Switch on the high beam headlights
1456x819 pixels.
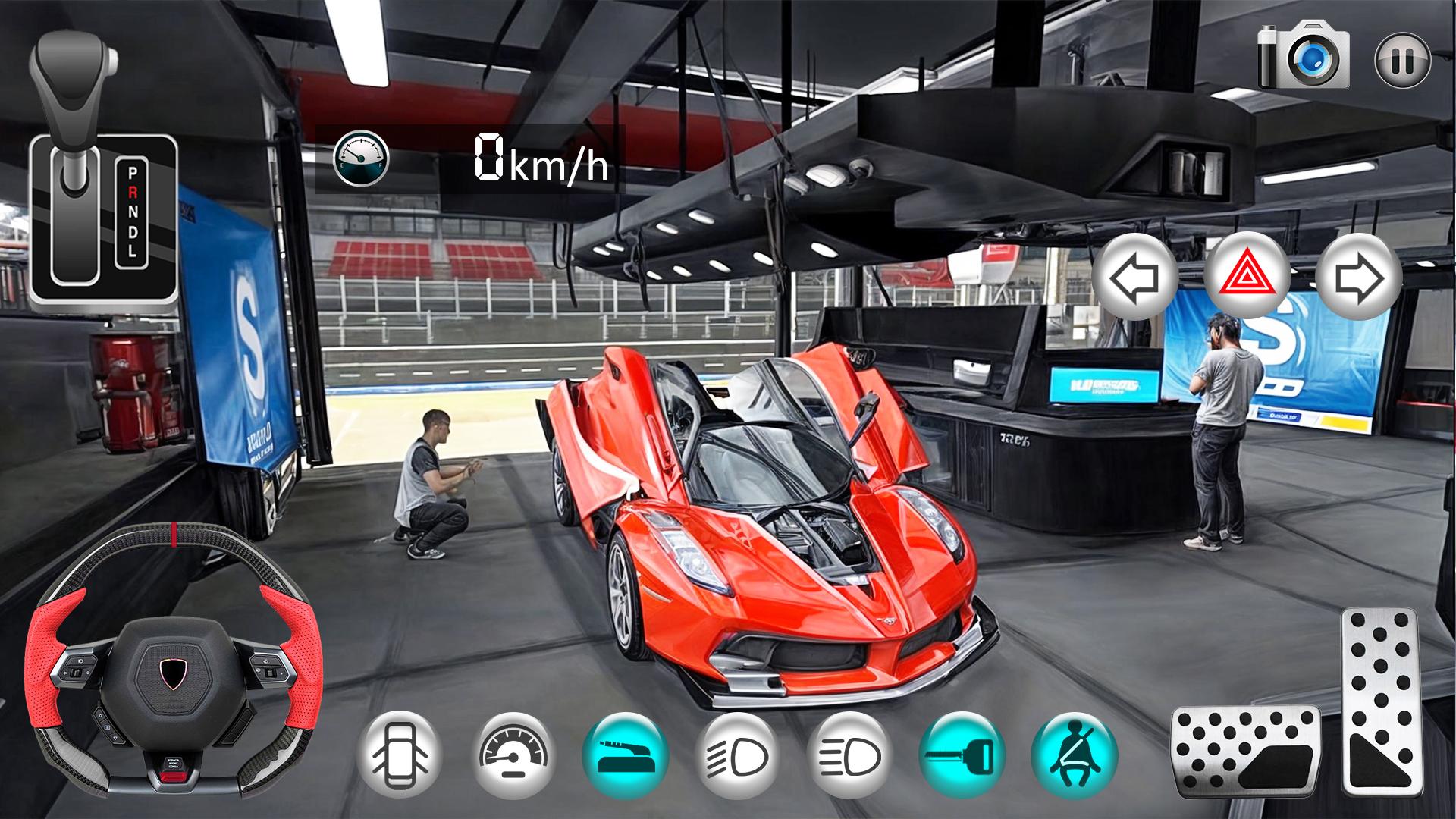pyautogui.click(x=850, y=755)
